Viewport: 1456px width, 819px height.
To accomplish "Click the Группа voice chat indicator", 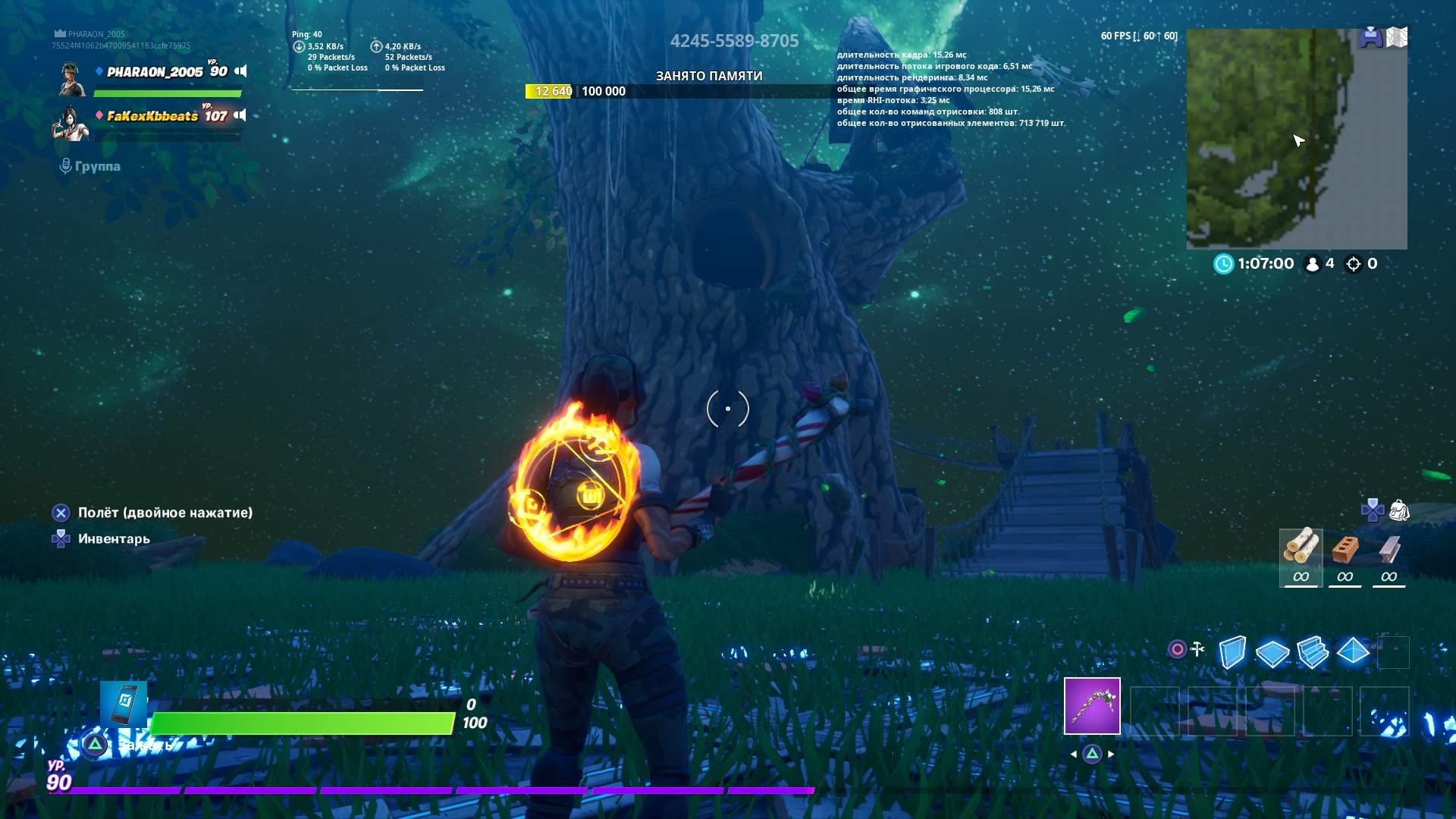I will (x=90, y=166).
